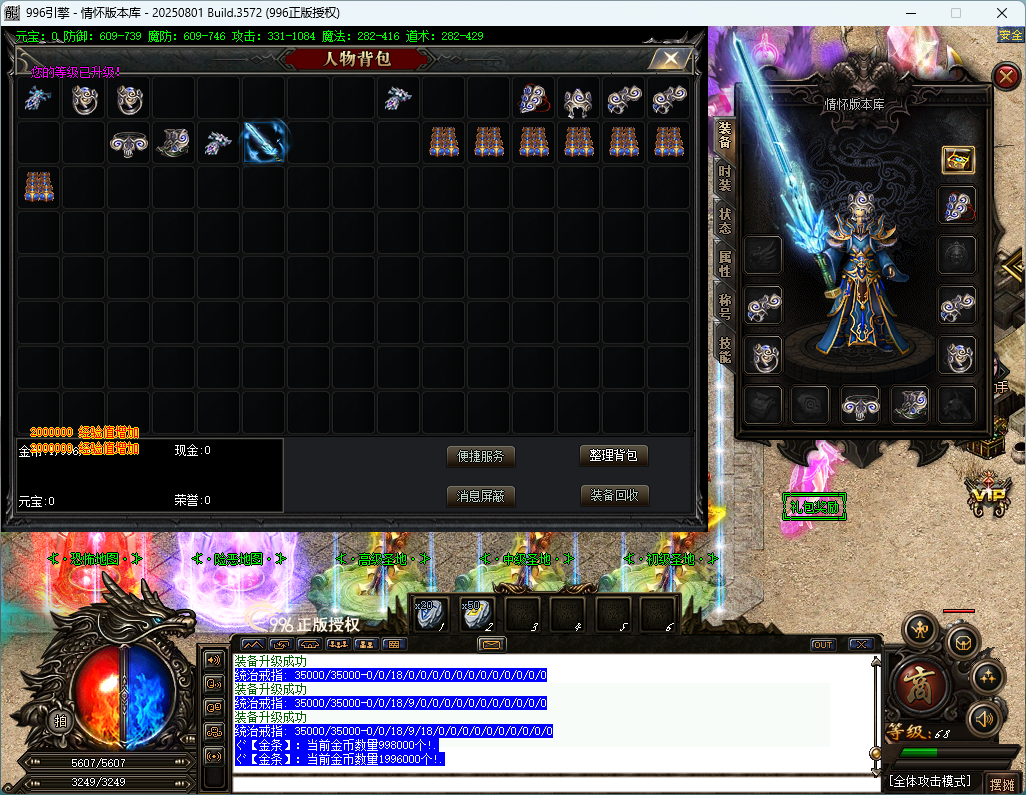Close the character equipment panel
The image size is (1026, 795).
1006,76
